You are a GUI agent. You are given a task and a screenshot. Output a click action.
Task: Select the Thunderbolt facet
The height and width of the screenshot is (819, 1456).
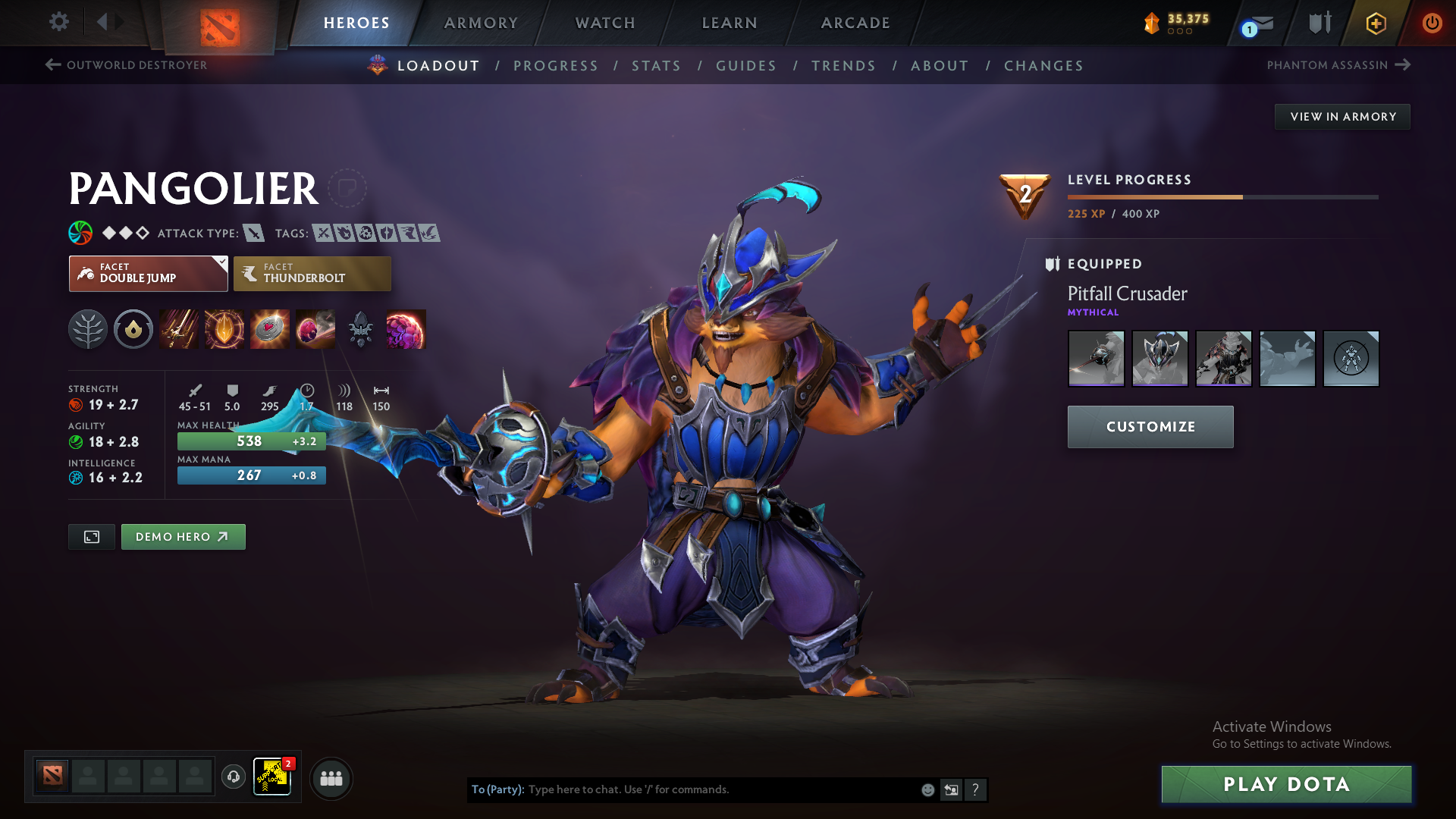312,273
